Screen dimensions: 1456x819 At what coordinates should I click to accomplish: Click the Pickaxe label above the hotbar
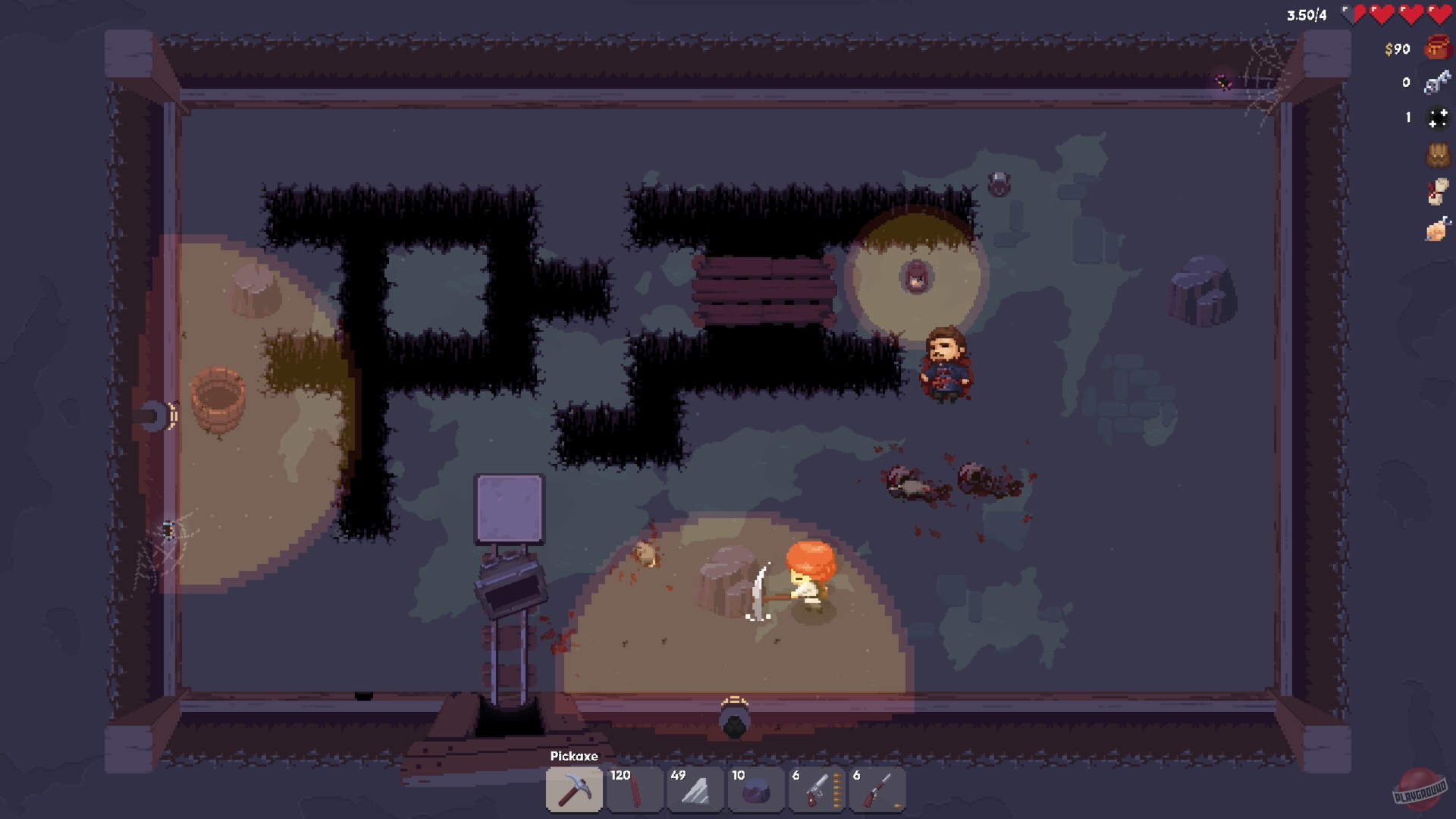(x=575, y=756)
